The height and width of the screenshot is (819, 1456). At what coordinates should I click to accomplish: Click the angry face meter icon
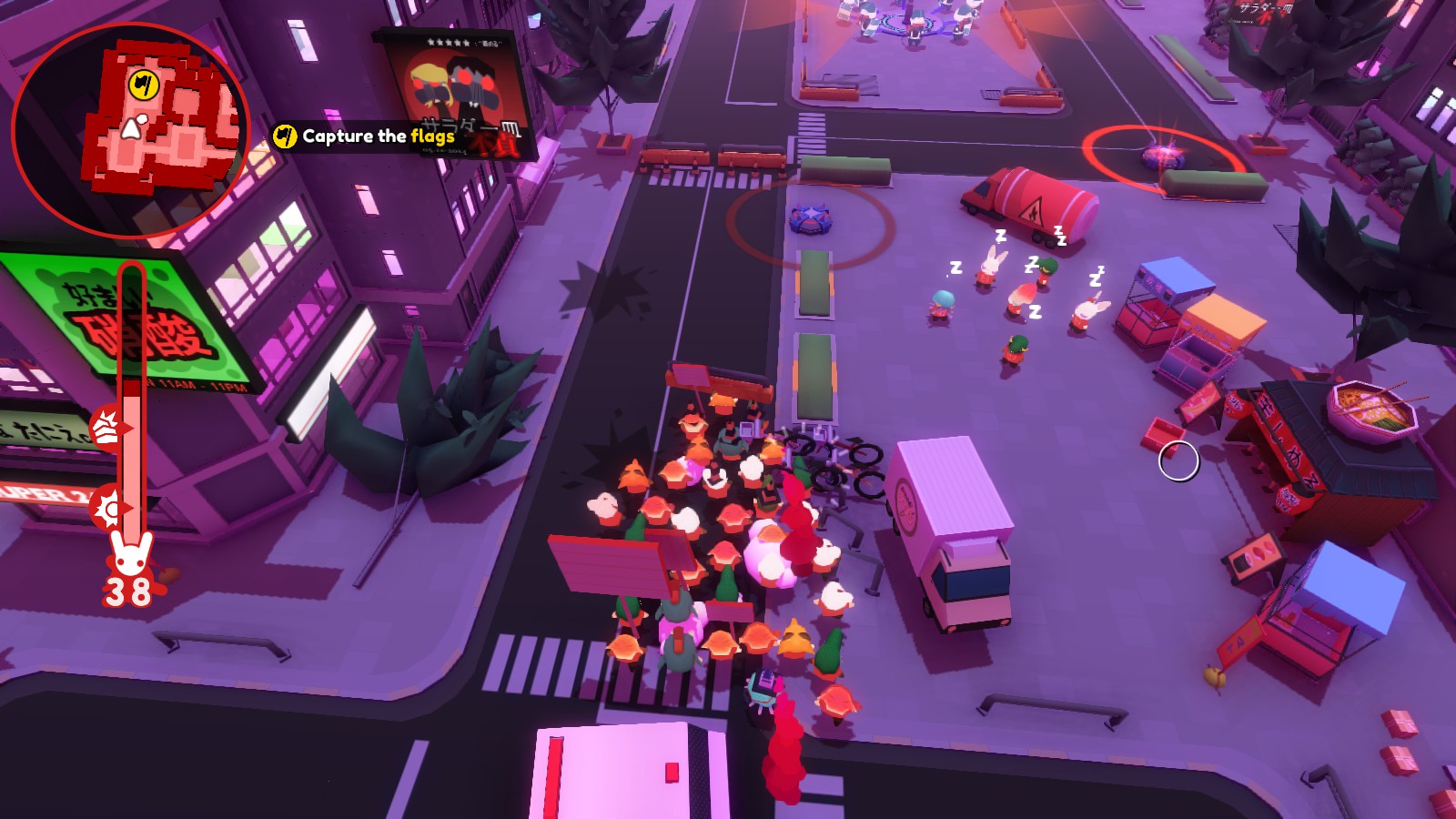tap(106, 428)
